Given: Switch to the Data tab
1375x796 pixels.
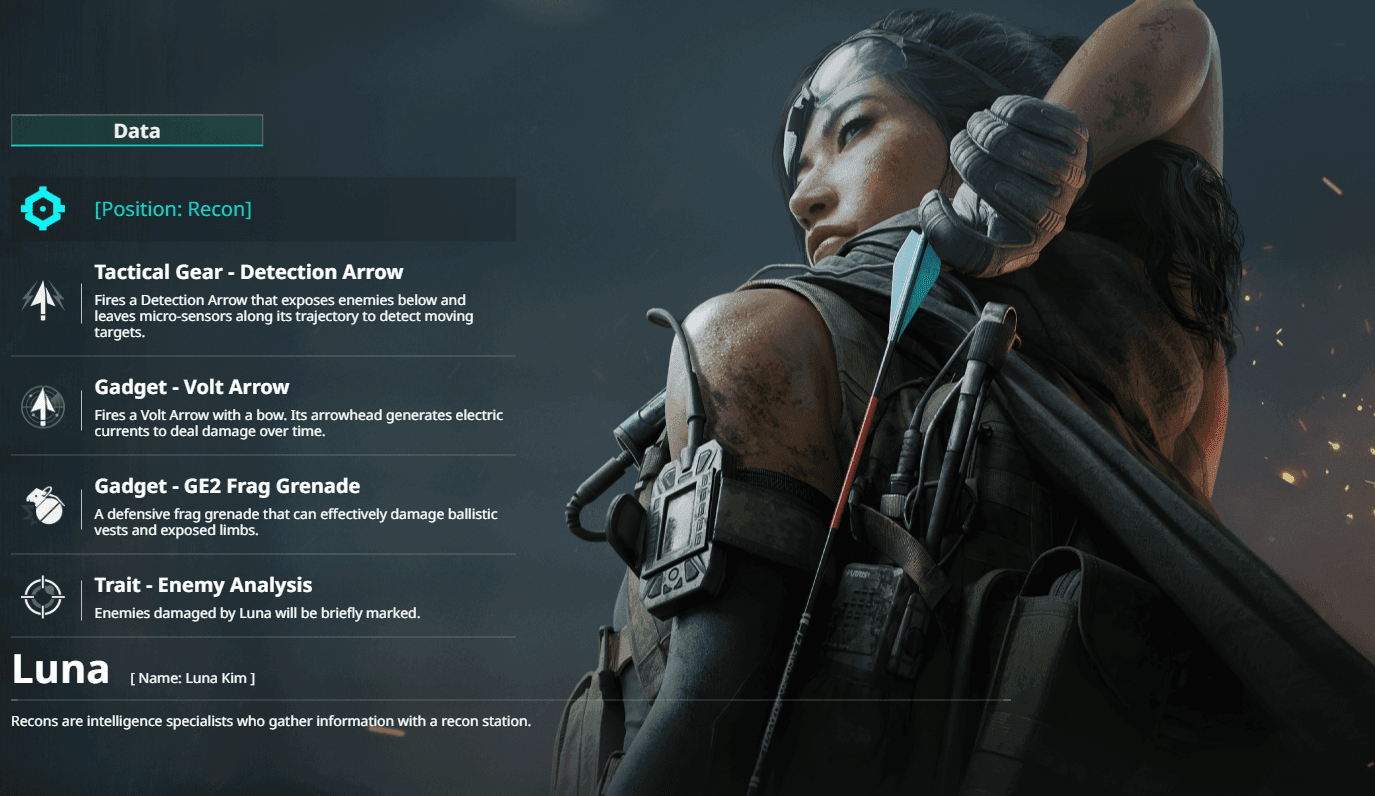Looking at the screenshot, I should [136, 130].
